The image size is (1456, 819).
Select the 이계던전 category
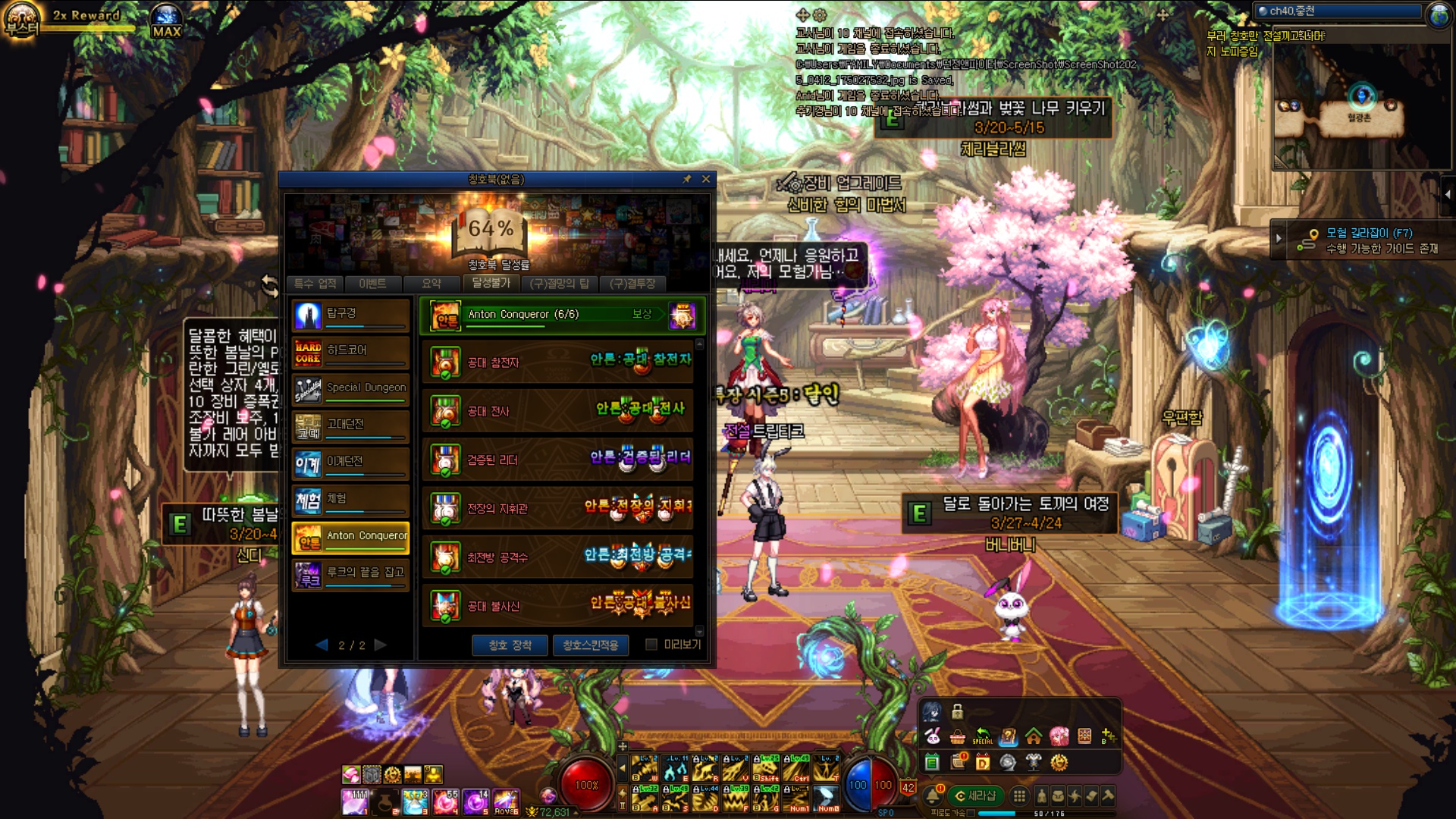point(350,463)
